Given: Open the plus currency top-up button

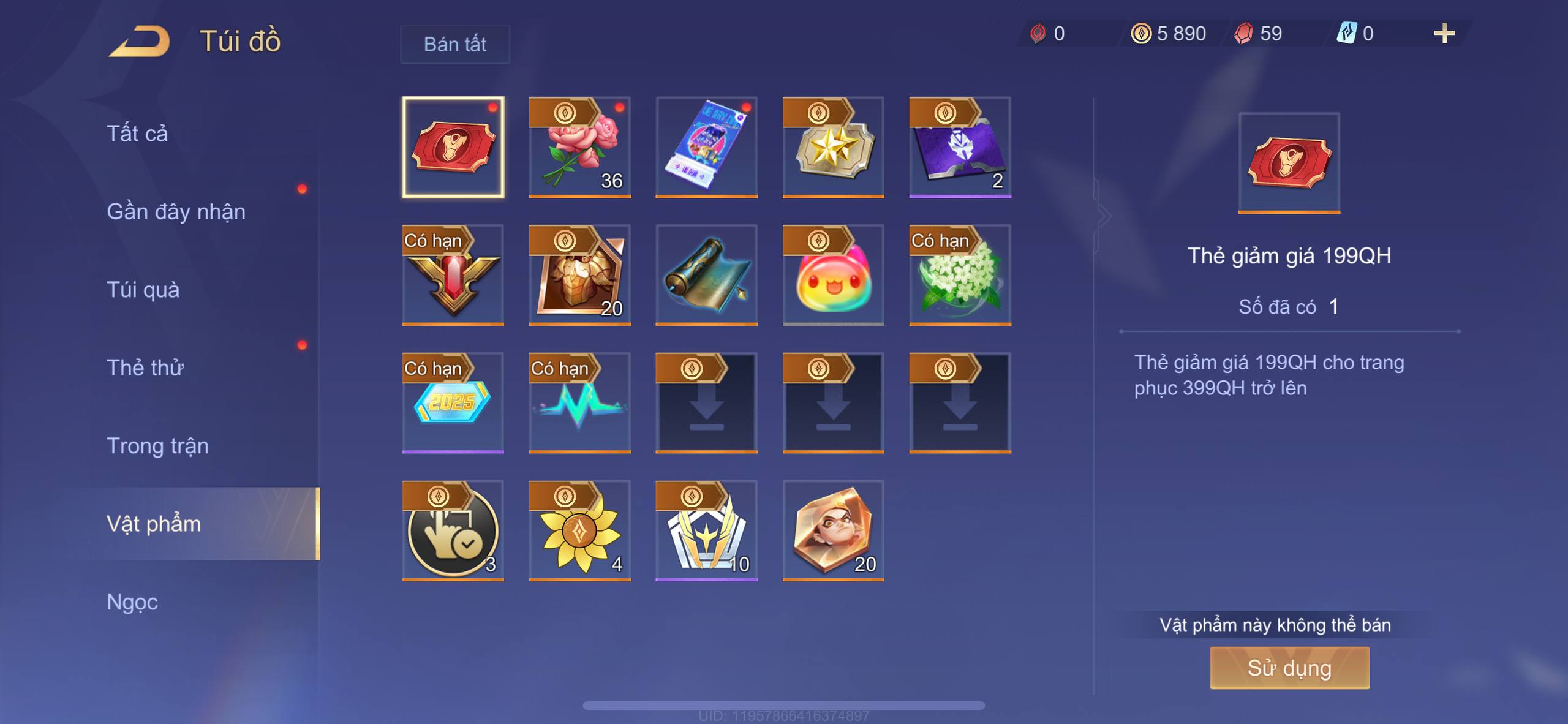Looking at the screenshot, I should (1444, 33).
